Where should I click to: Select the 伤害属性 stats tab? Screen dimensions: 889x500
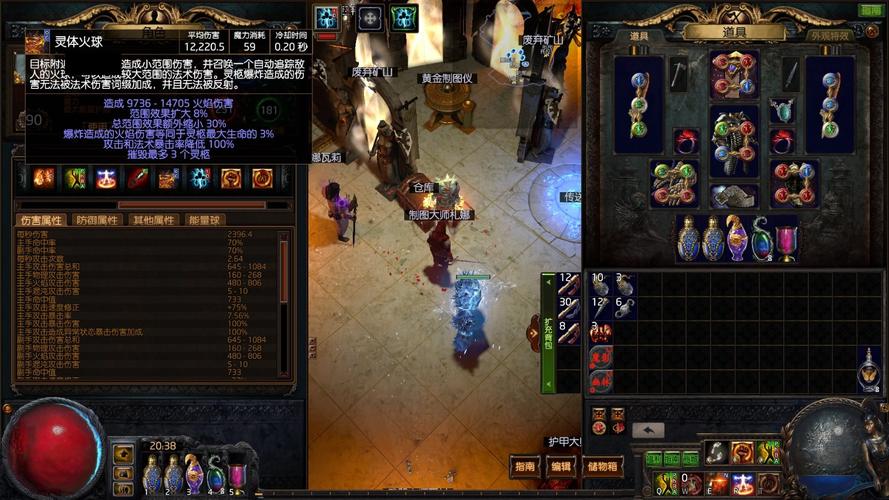click(x=41, y=220)
